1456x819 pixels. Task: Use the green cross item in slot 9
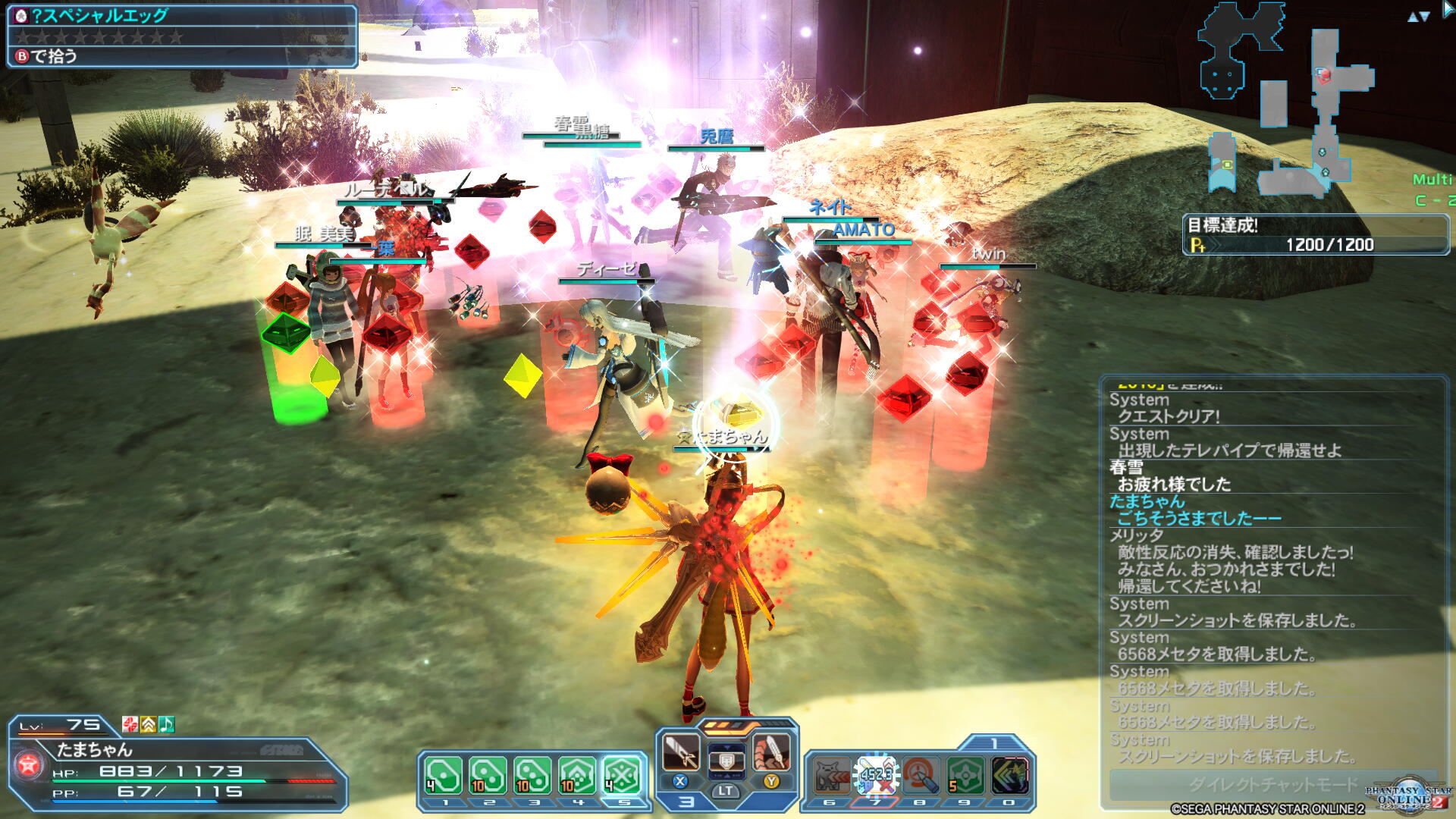coord(965,776)
